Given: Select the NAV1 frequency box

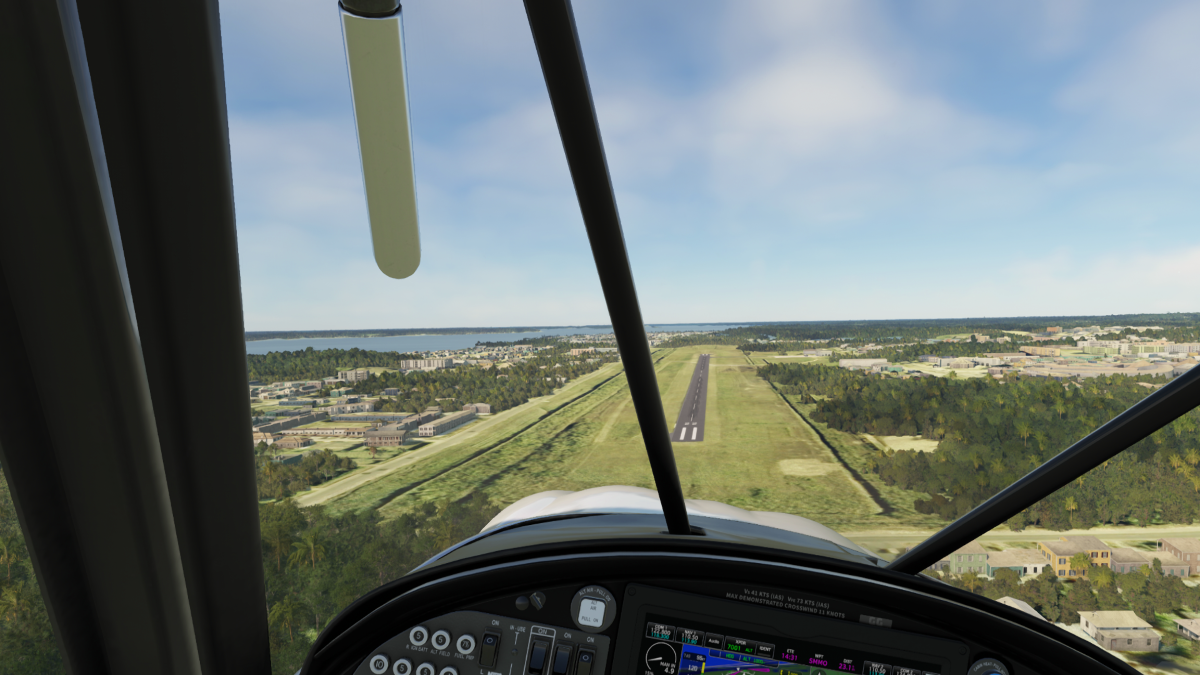Looking at the screenshot, I should 690,637.
